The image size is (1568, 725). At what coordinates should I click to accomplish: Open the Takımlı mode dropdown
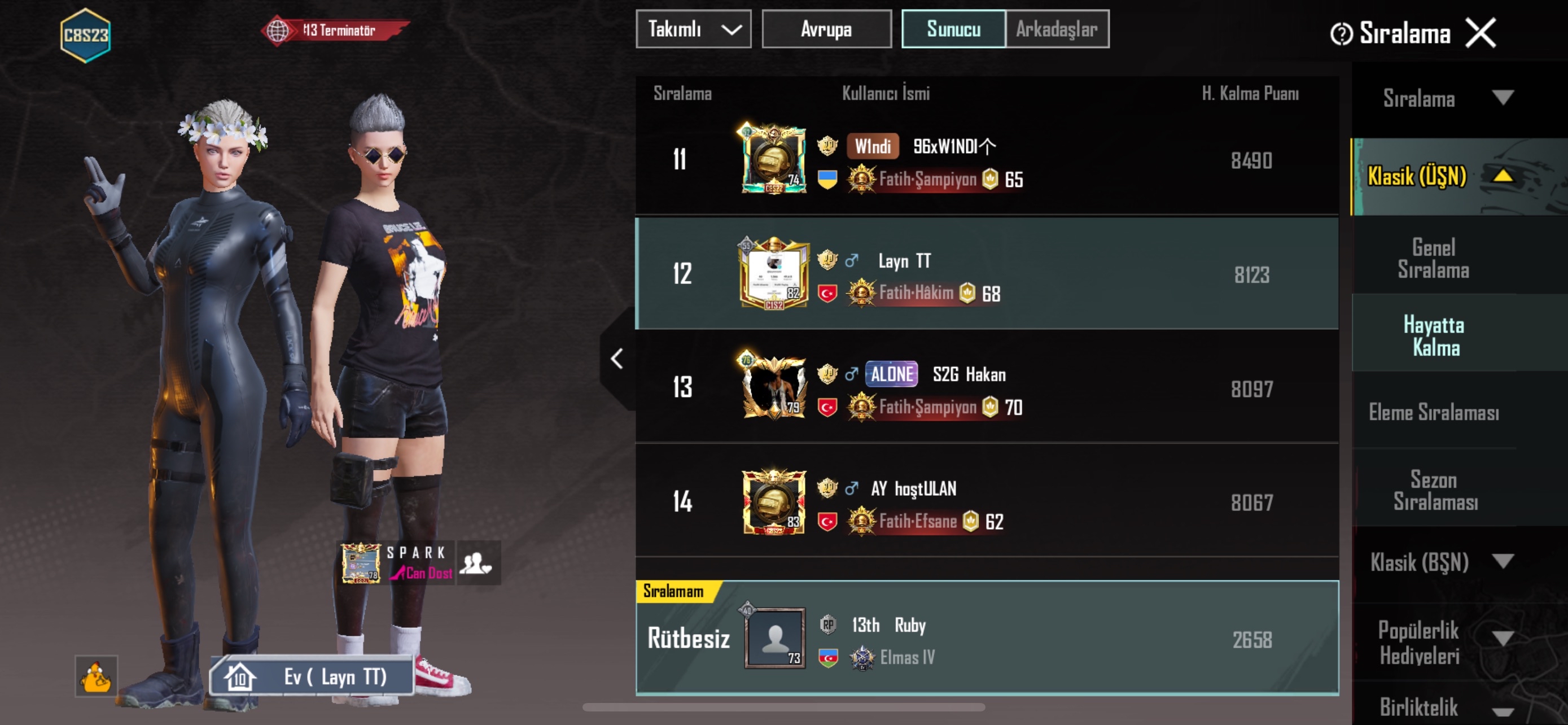(x=693, y=29)
